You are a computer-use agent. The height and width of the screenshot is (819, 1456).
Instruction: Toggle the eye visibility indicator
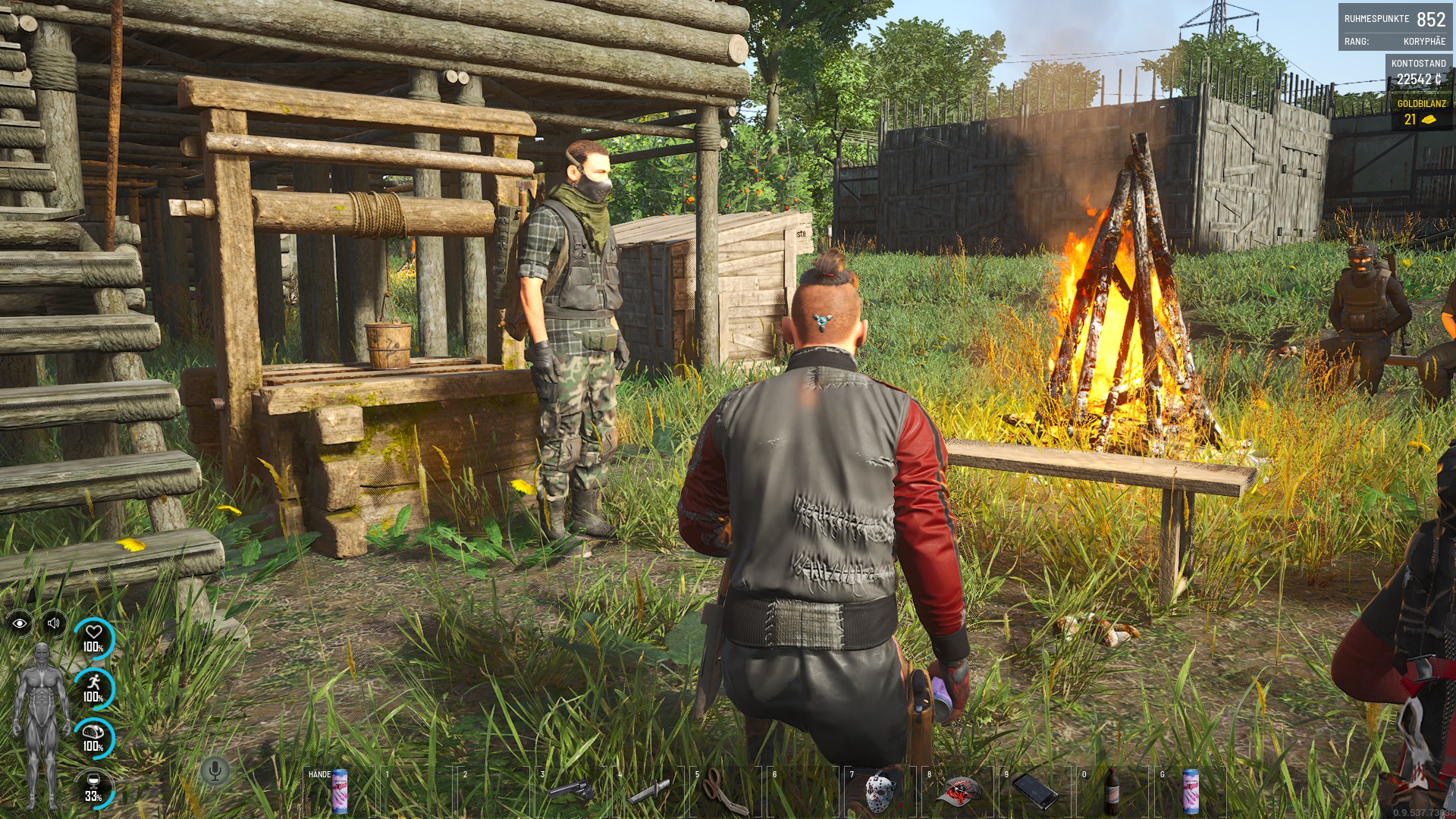[20, 623]
